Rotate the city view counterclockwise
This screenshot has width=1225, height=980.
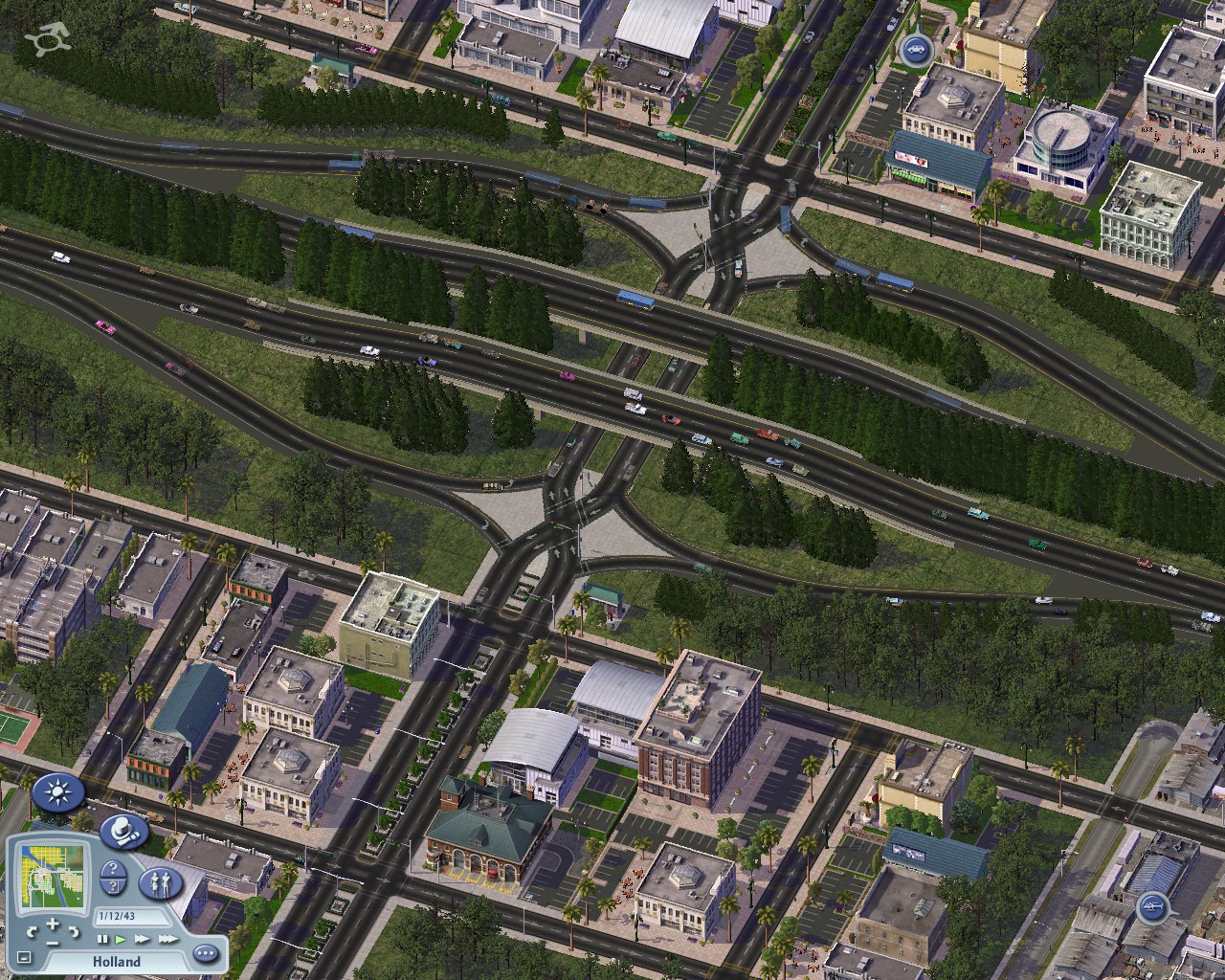(x=33, y=932)
